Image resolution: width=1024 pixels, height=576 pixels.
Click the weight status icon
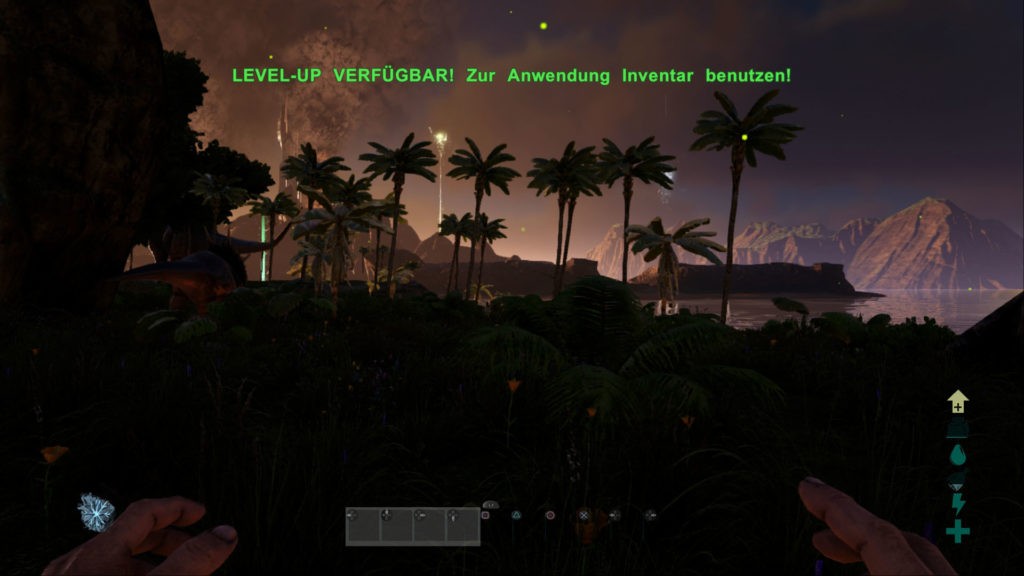click(x=958, y=428)
